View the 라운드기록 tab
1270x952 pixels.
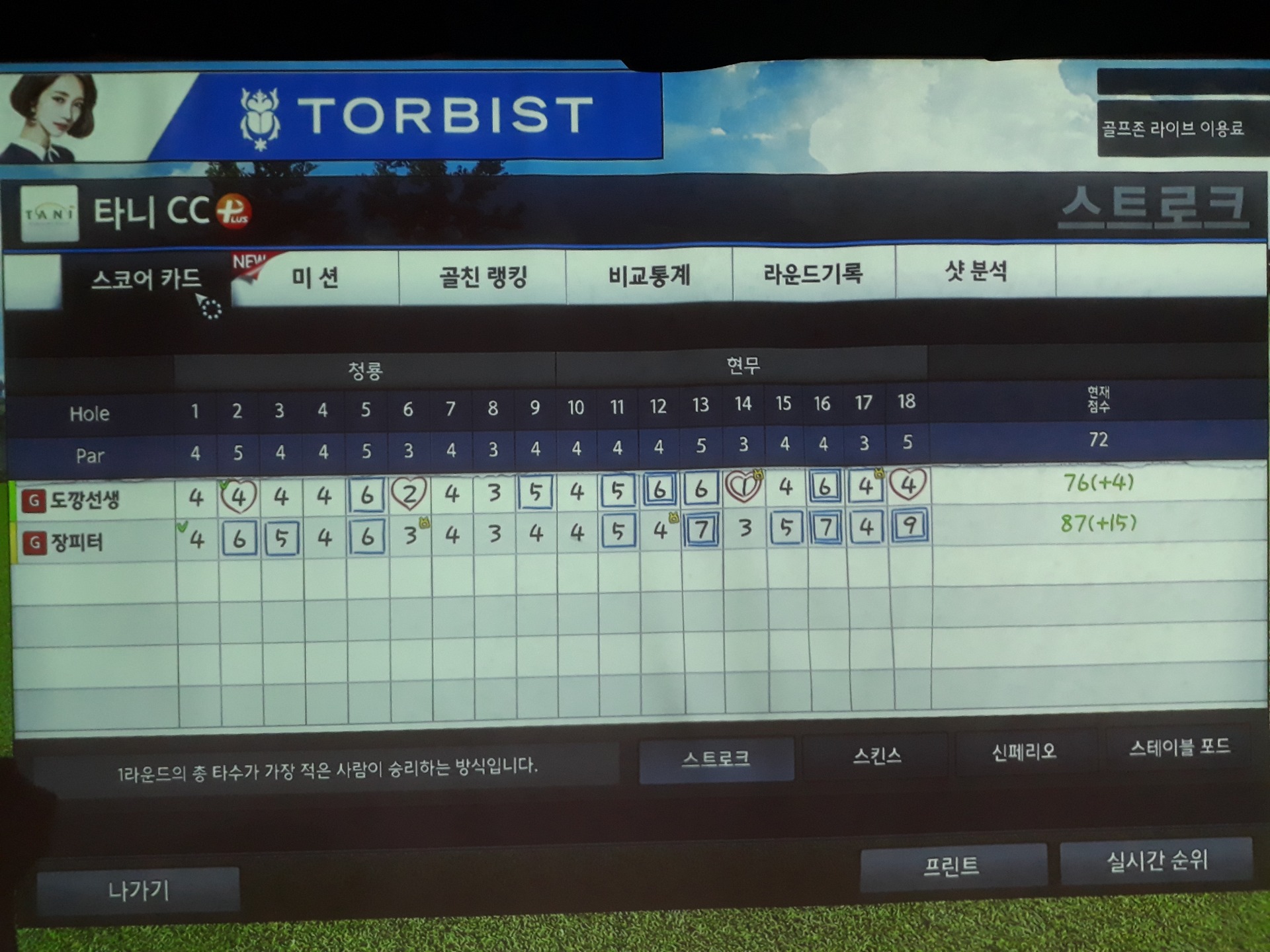coord(813,272)
